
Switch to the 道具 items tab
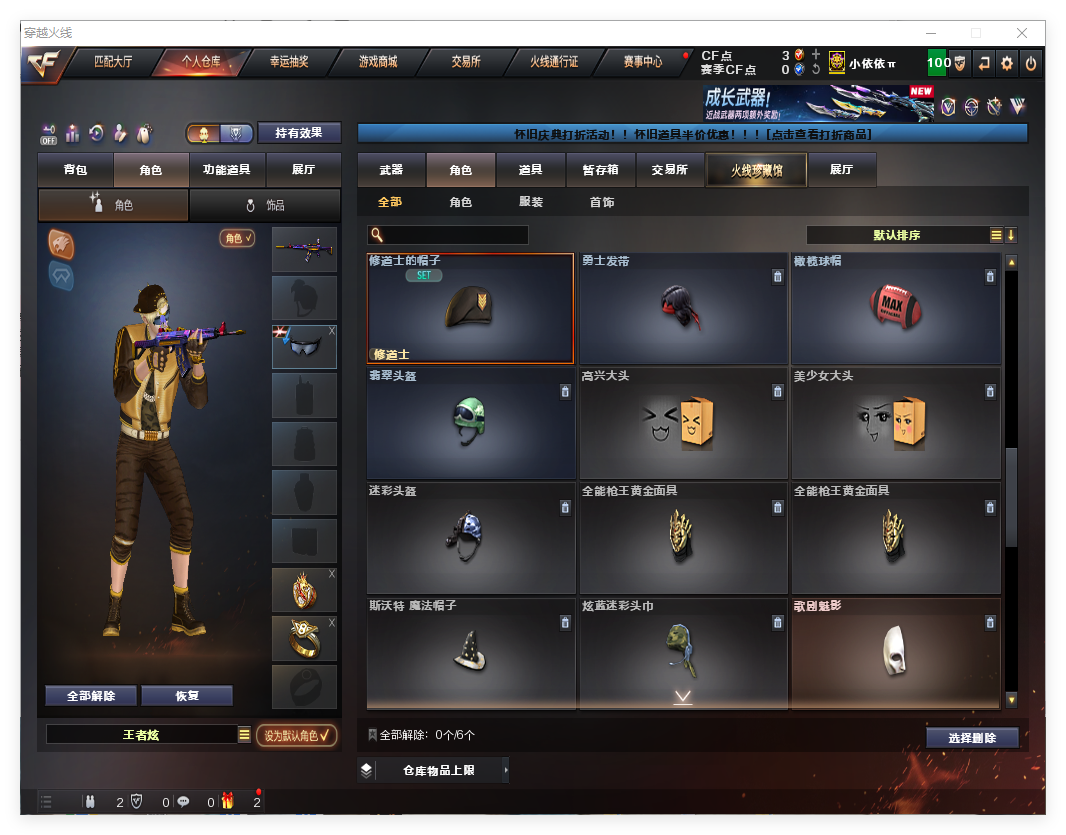530,170
